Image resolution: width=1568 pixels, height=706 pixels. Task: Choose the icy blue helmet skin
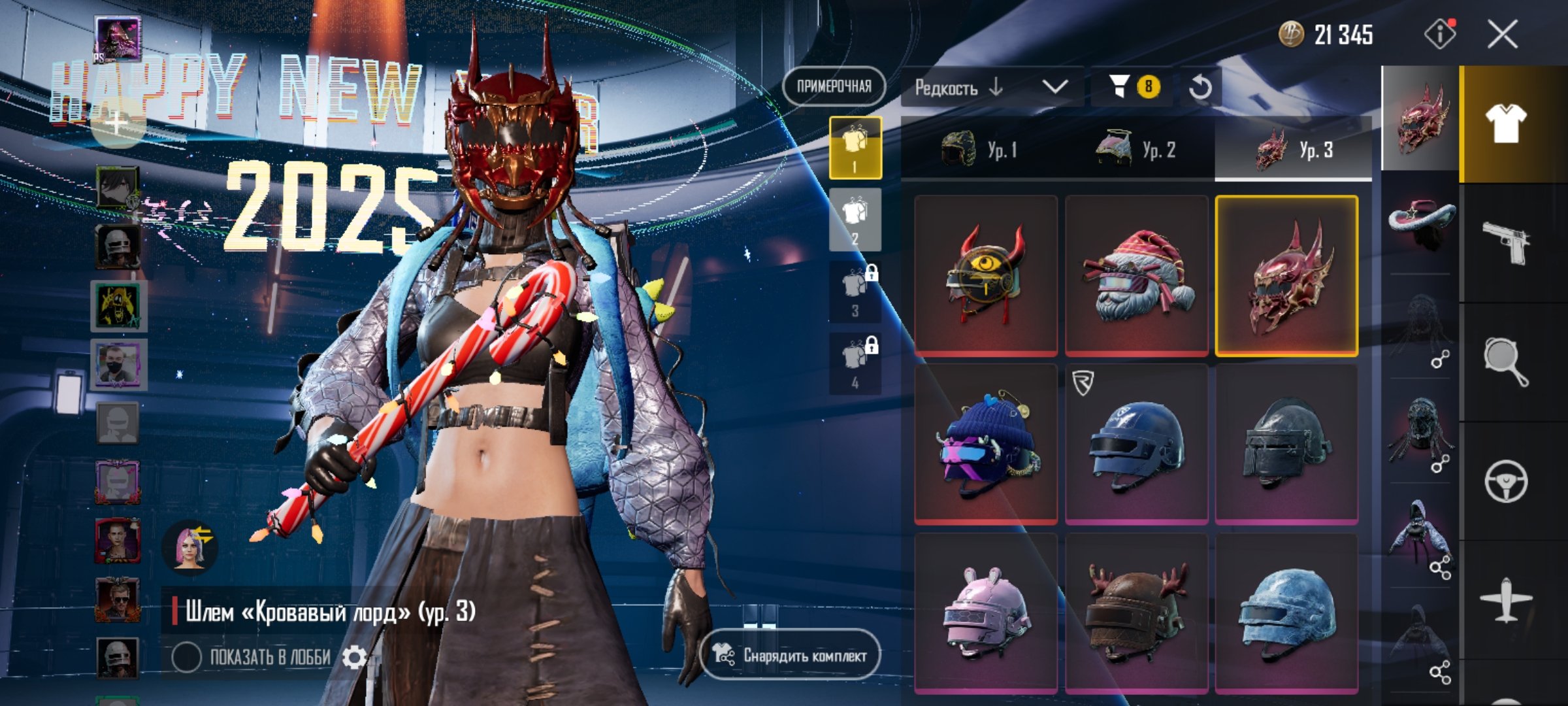point(1286,613)
